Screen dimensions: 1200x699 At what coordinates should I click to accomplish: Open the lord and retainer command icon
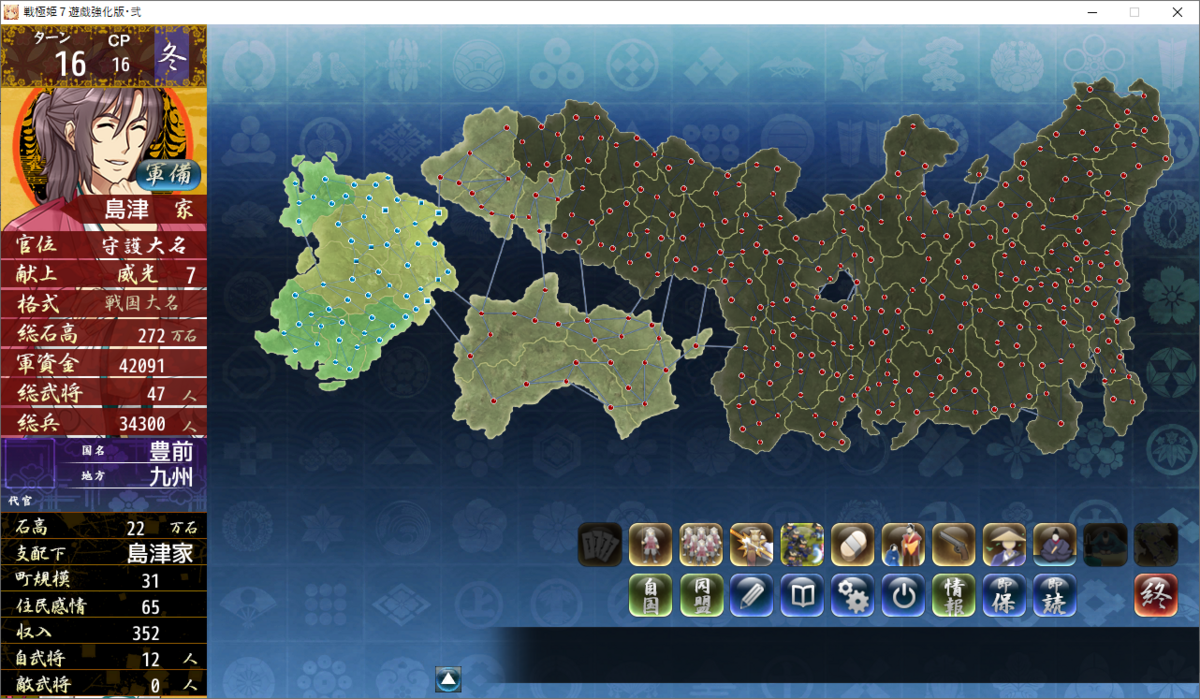[903, 544]
